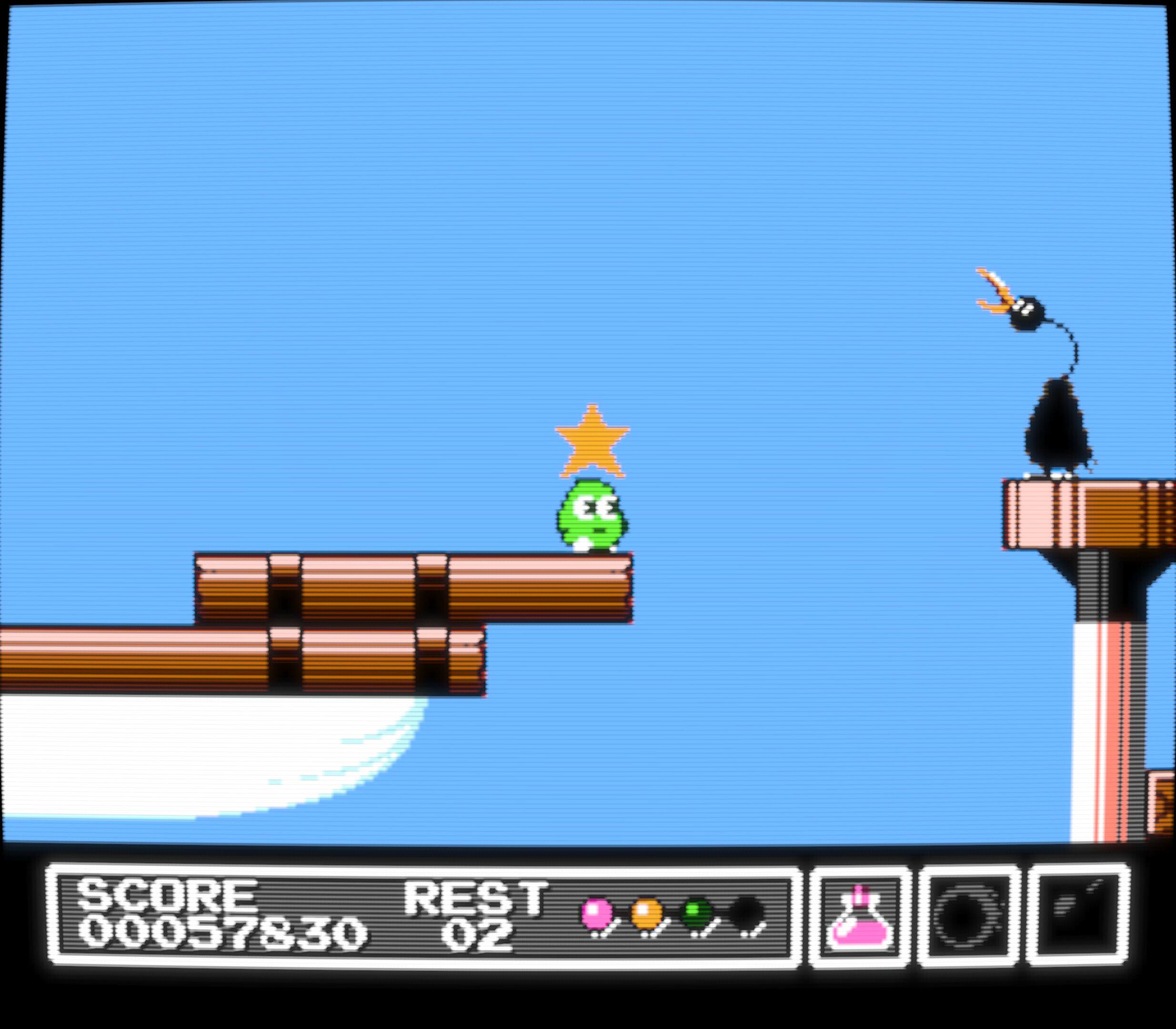Image resolution: width=1176 pixels, height=1029 pixels.
Task: Select the dark ring-shaped item slot
Action: click(968, 917)
